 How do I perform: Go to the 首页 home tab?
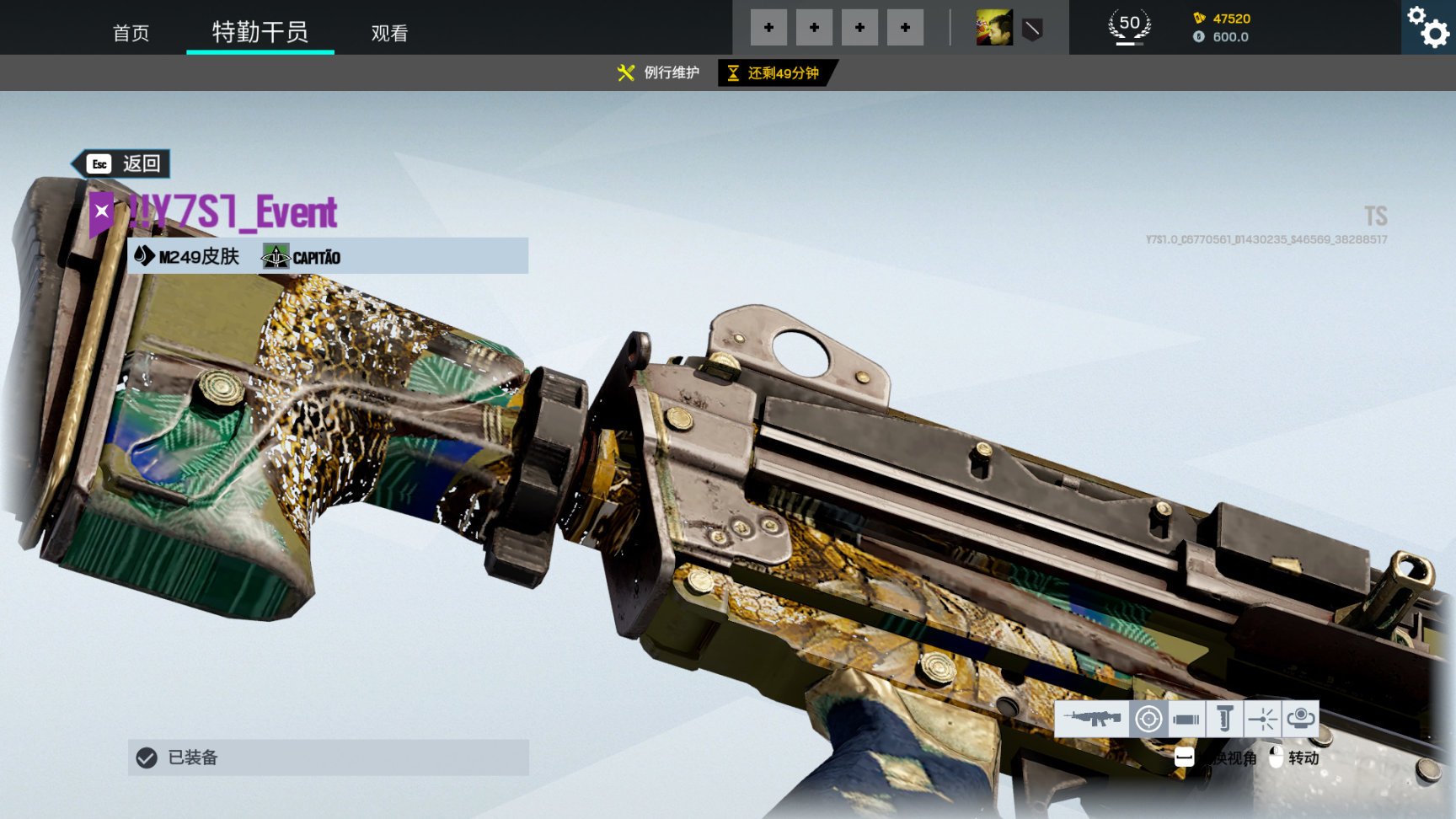click(131, 33)
